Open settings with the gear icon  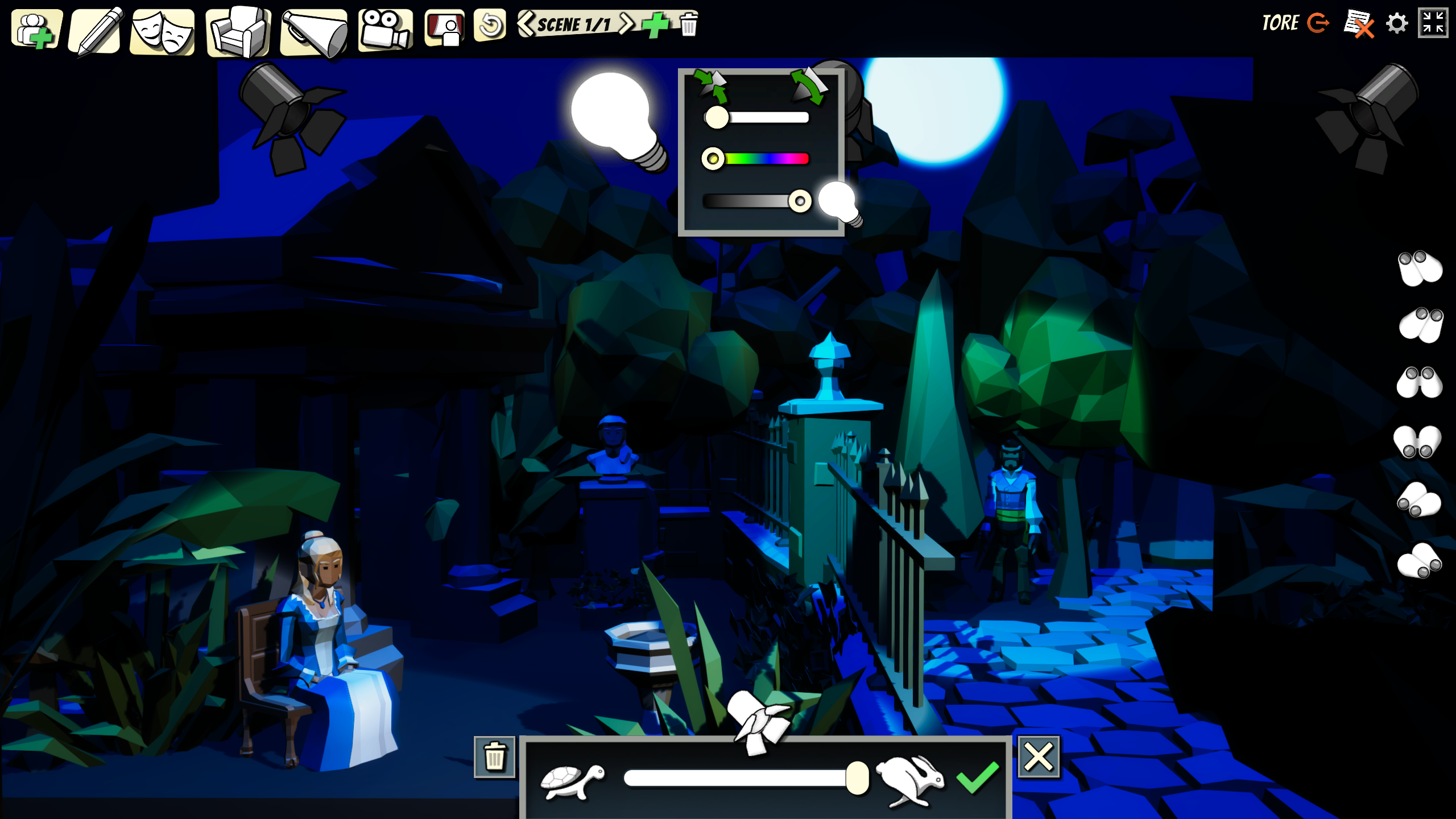click(1397, 24)
